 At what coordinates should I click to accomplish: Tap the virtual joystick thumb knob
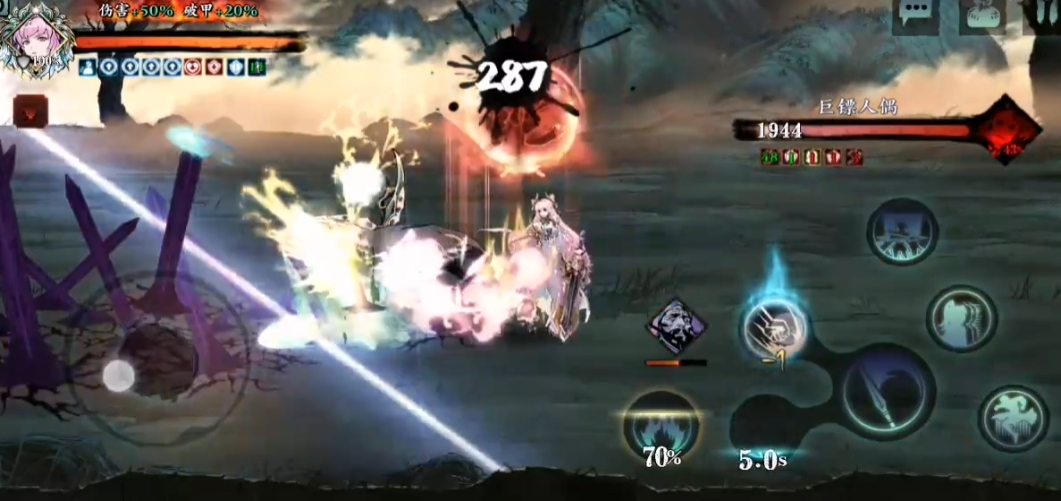pyautogui.click(x=118, y=376)
